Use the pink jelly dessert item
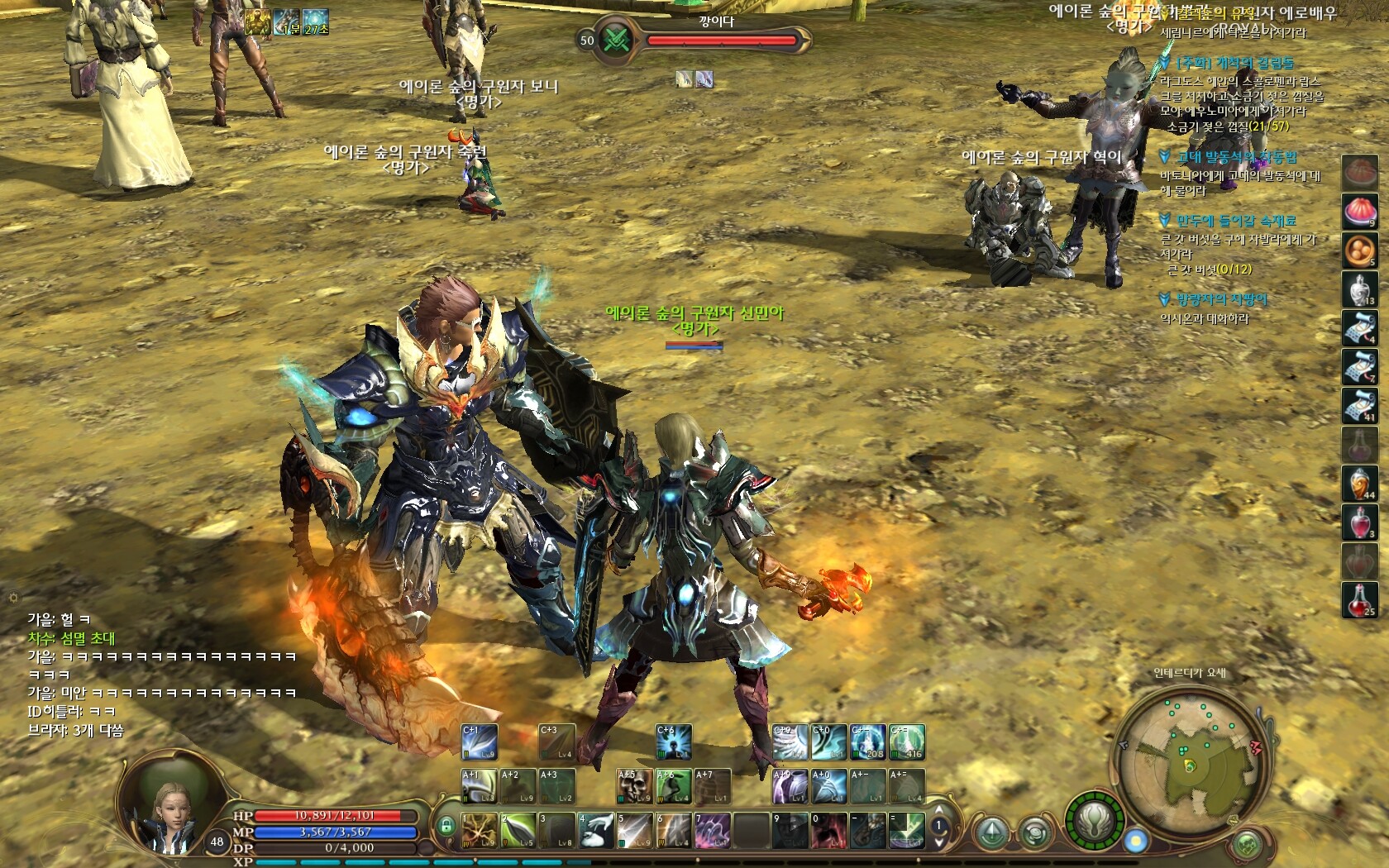This screenshot has height=868, width=1389. point(1359,212)
